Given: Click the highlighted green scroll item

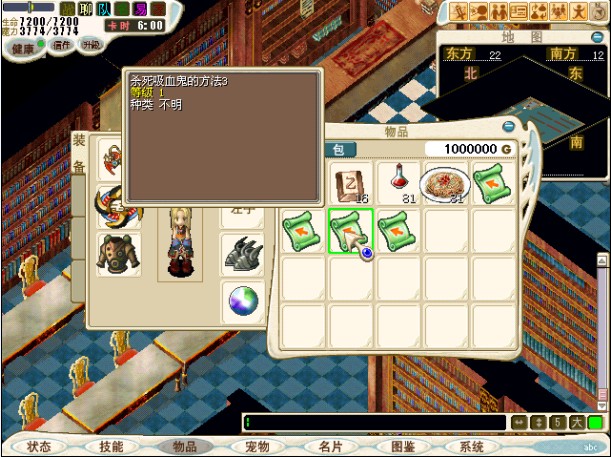Looking at the screenshot, I should click(351, 230).
